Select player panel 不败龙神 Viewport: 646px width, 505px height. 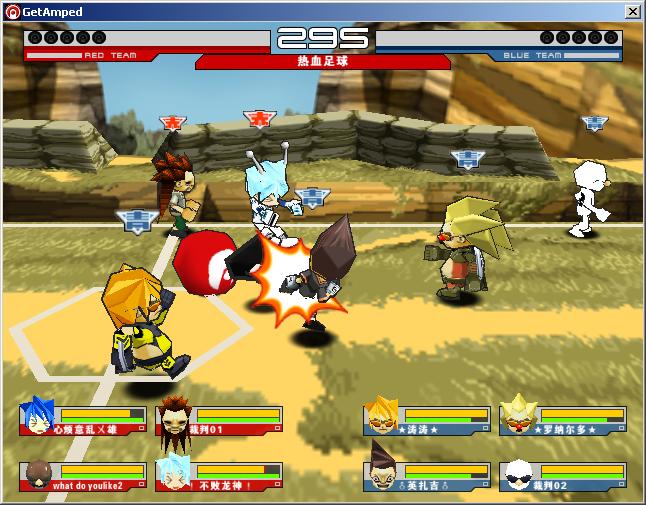click(x=219, y=475)
